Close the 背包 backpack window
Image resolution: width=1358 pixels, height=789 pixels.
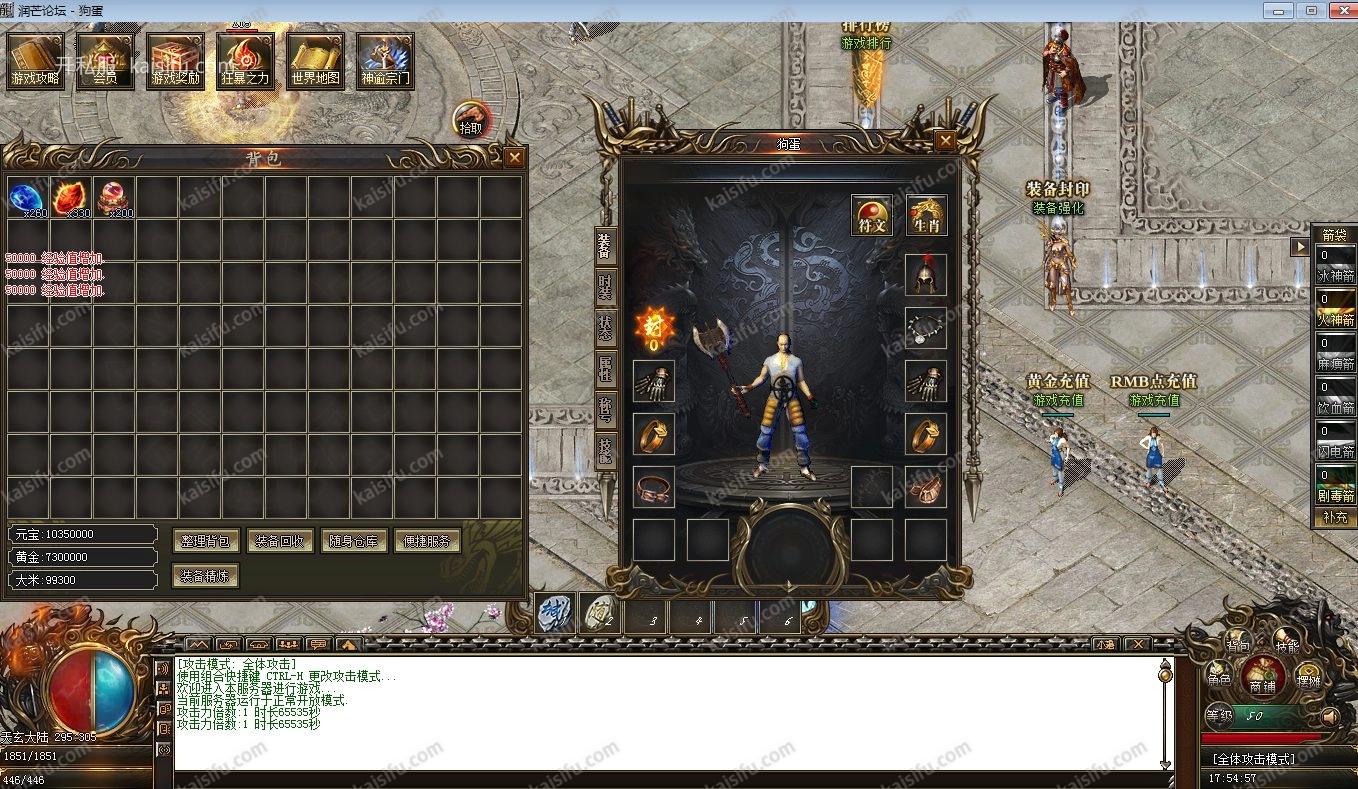514,158
